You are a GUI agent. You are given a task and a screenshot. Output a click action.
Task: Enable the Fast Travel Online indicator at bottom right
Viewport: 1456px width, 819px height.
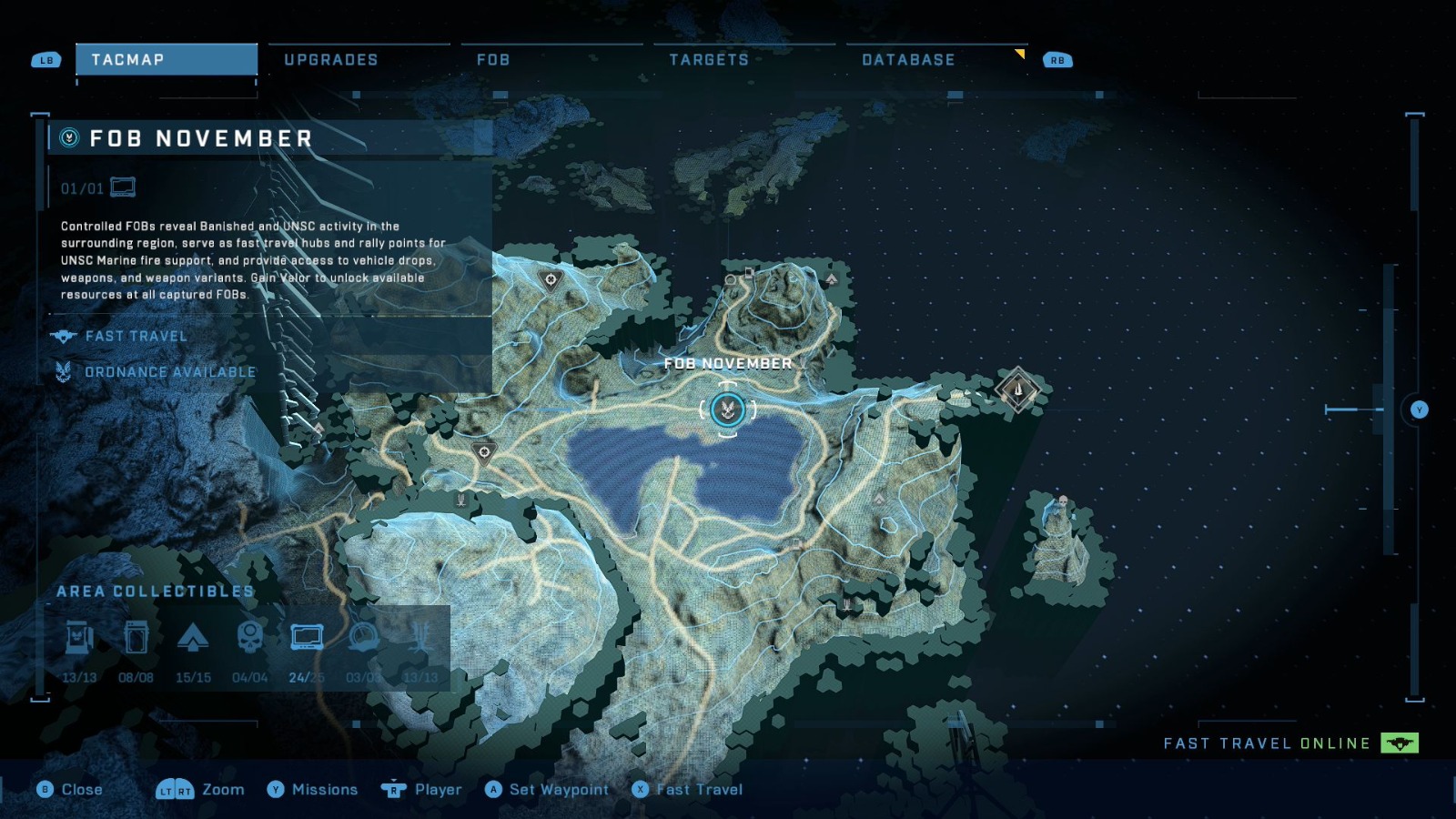[x=1401, y=743]
